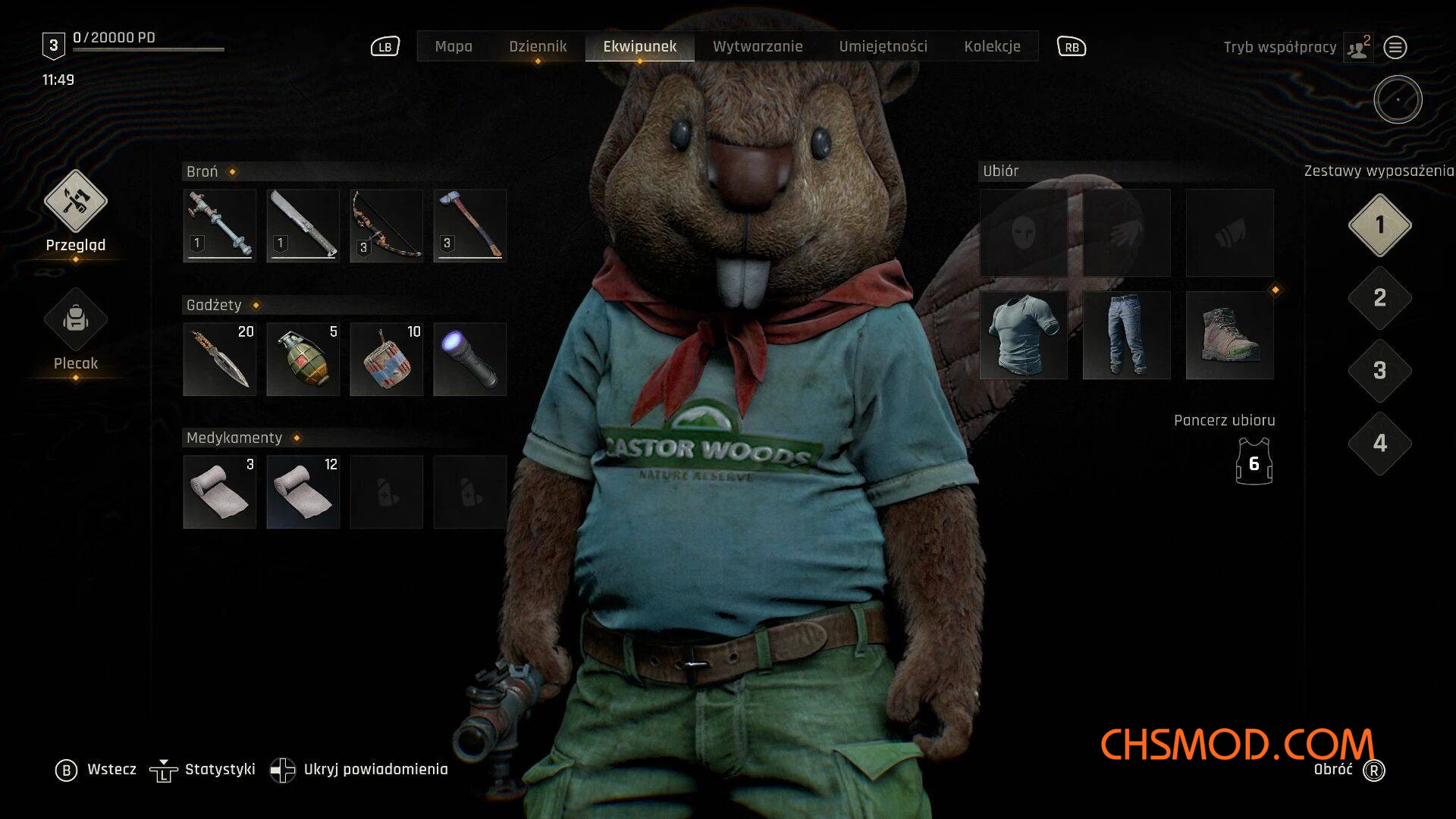This screenshot has width=1456, height=819.
Task: Select the bow weapon slot
Action: 387,226
